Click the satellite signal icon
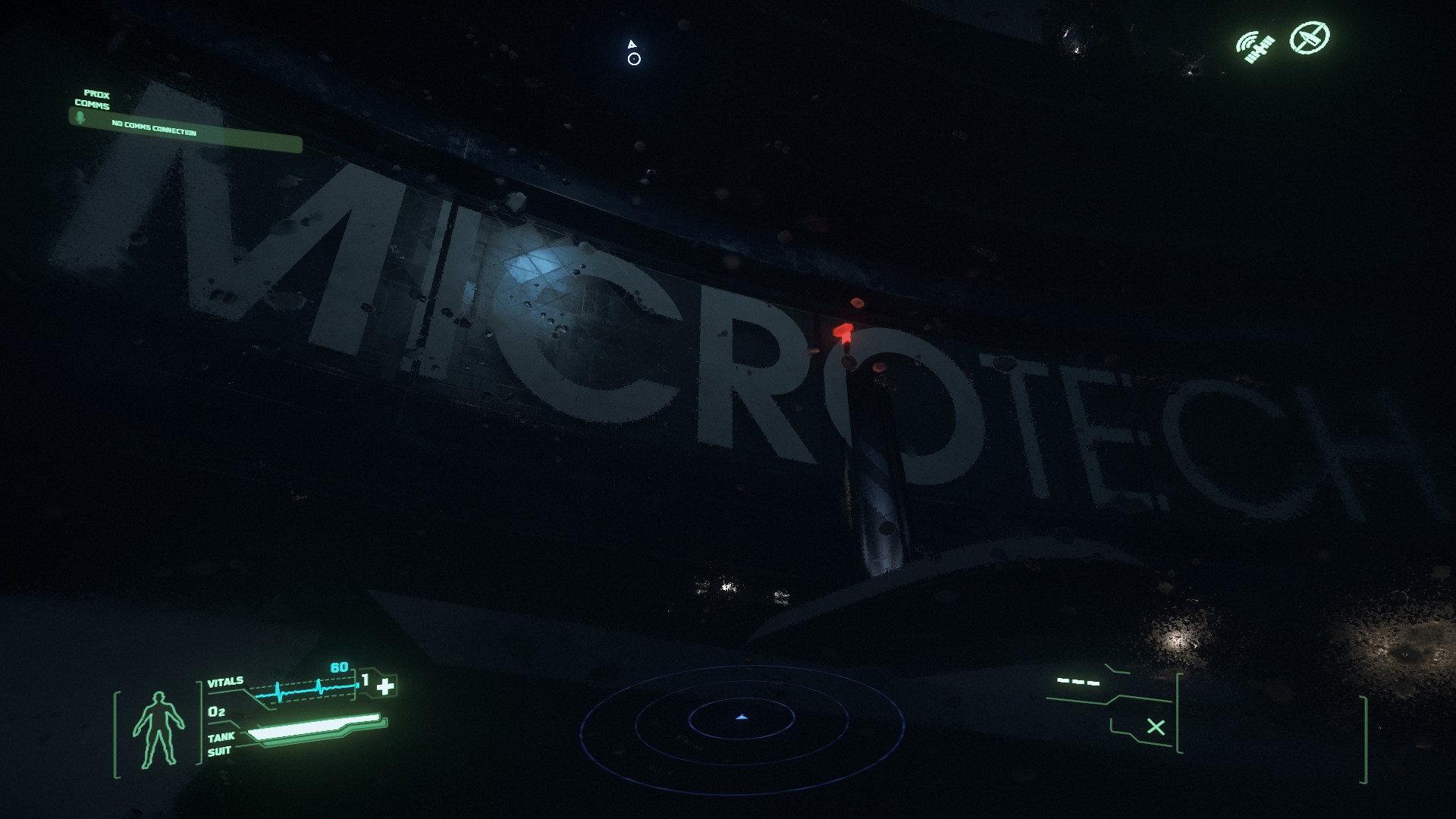 click(1254, 46)
